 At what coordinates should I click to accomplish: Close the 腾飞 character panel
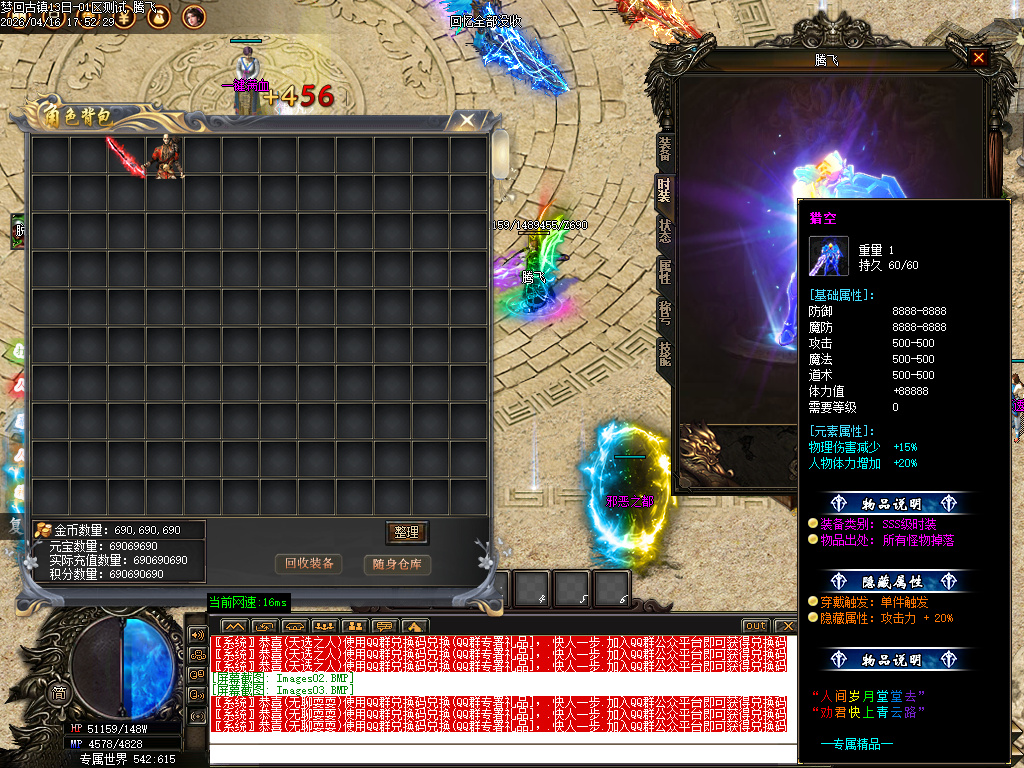978,58
